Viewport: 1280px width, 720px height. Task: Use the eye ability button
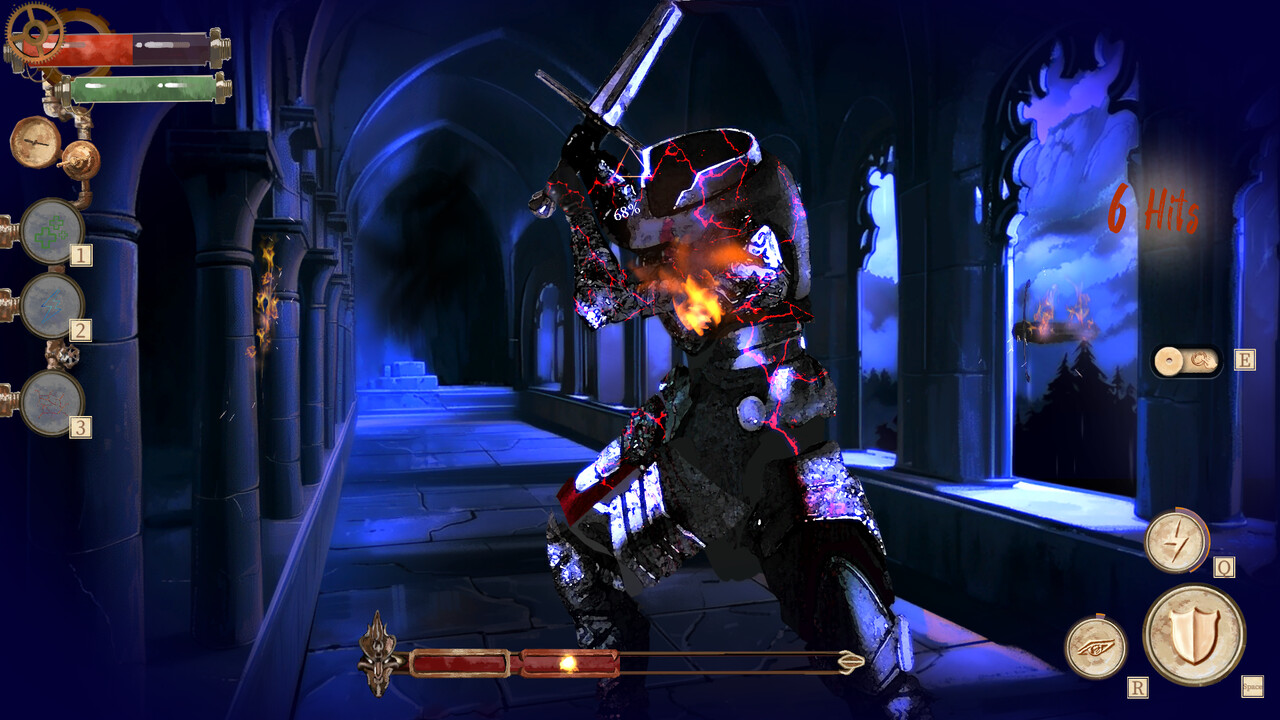[1095, 648]
